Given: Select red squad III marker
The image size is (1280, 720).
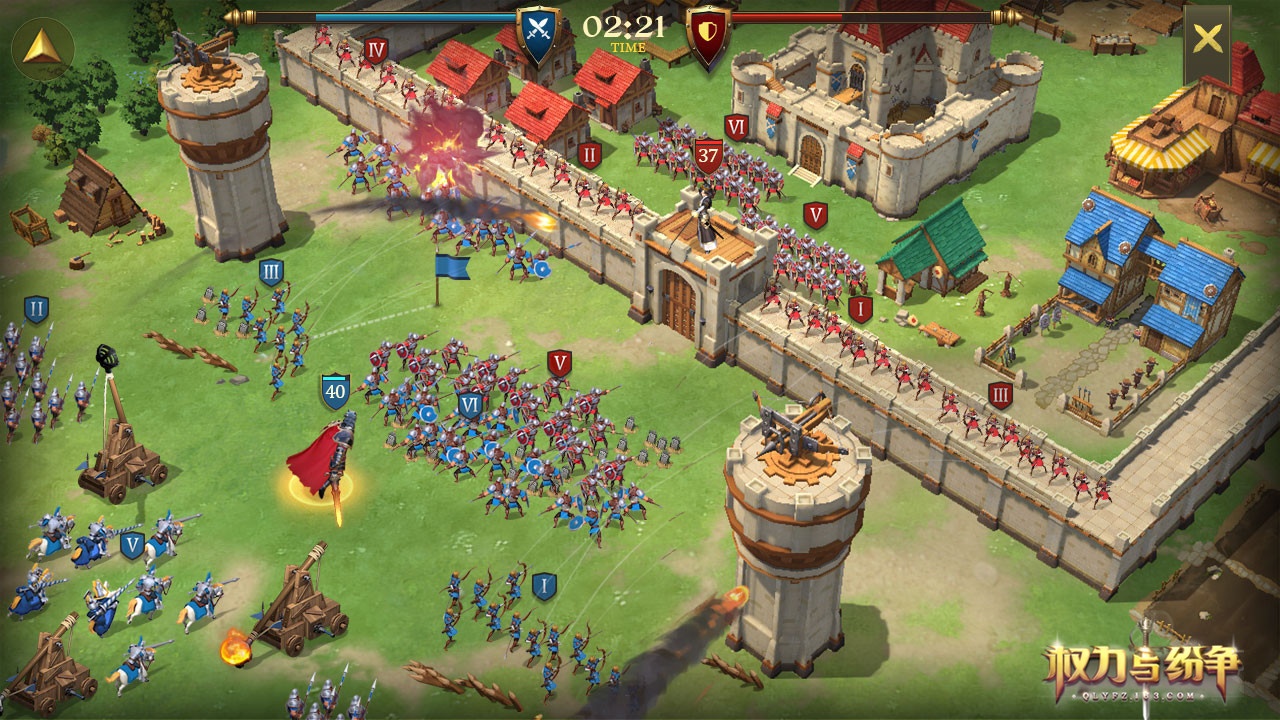Looking at the screenshot, I should coord(1000,394).
